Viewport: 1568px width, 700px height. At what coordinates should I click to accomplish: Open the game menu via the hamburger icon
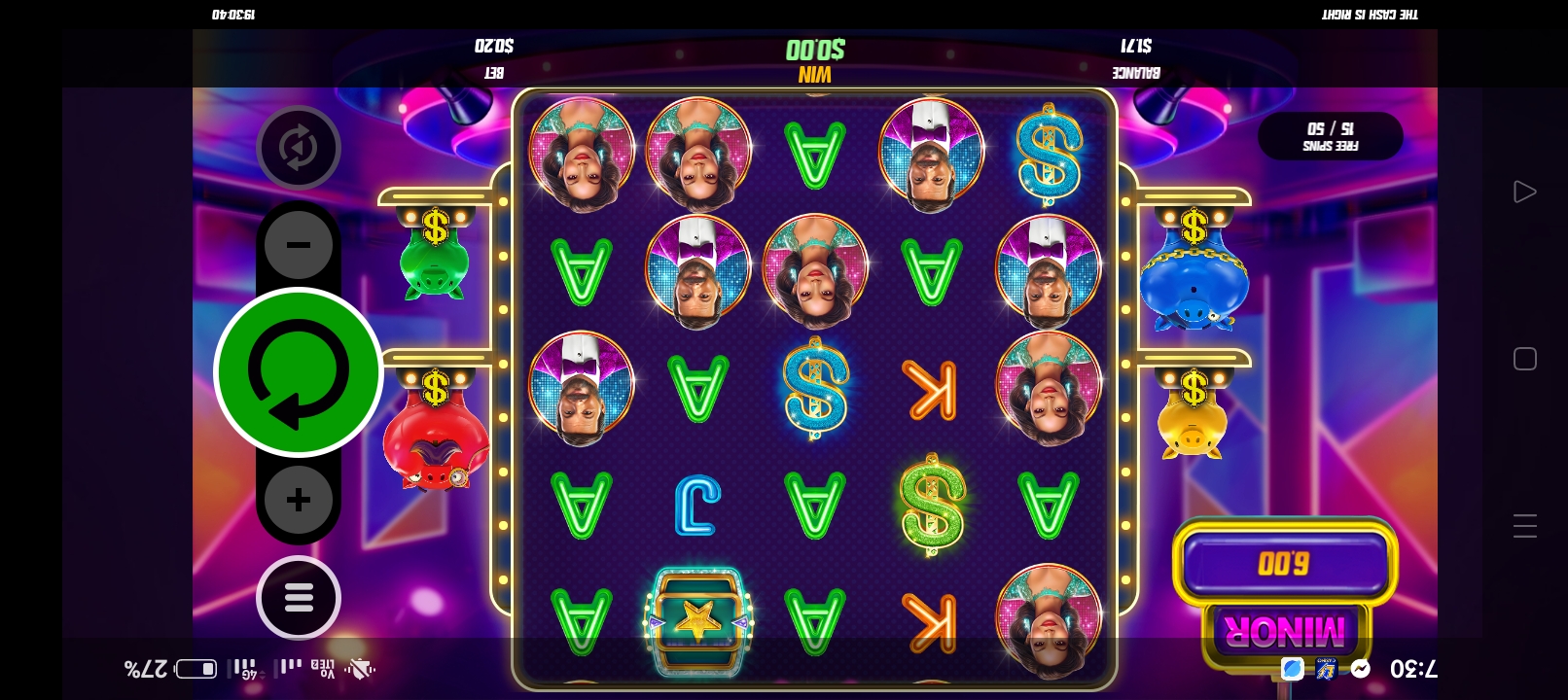(x=299, y=597)
